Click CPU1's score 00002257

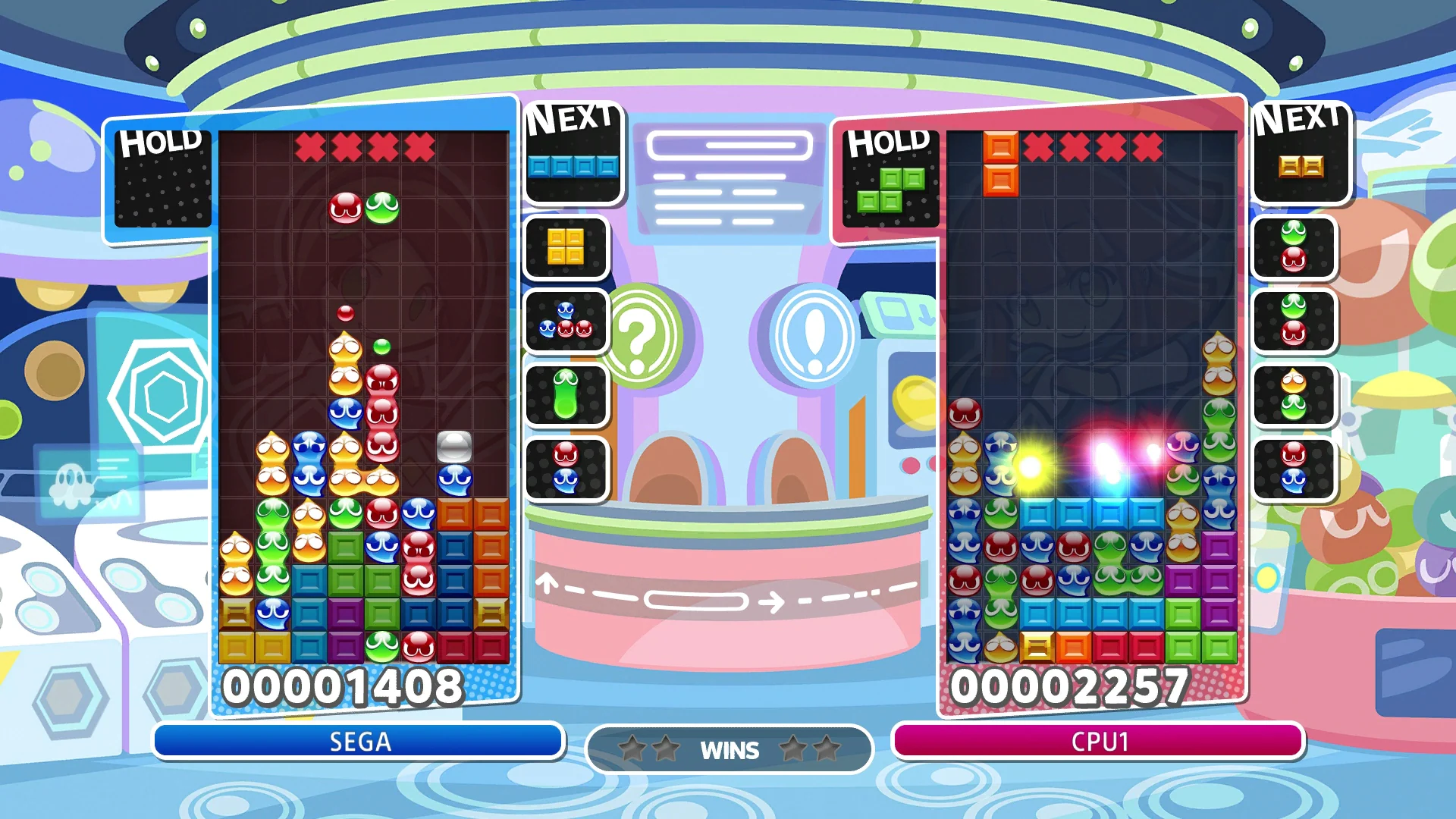[x=1072, y=687]
